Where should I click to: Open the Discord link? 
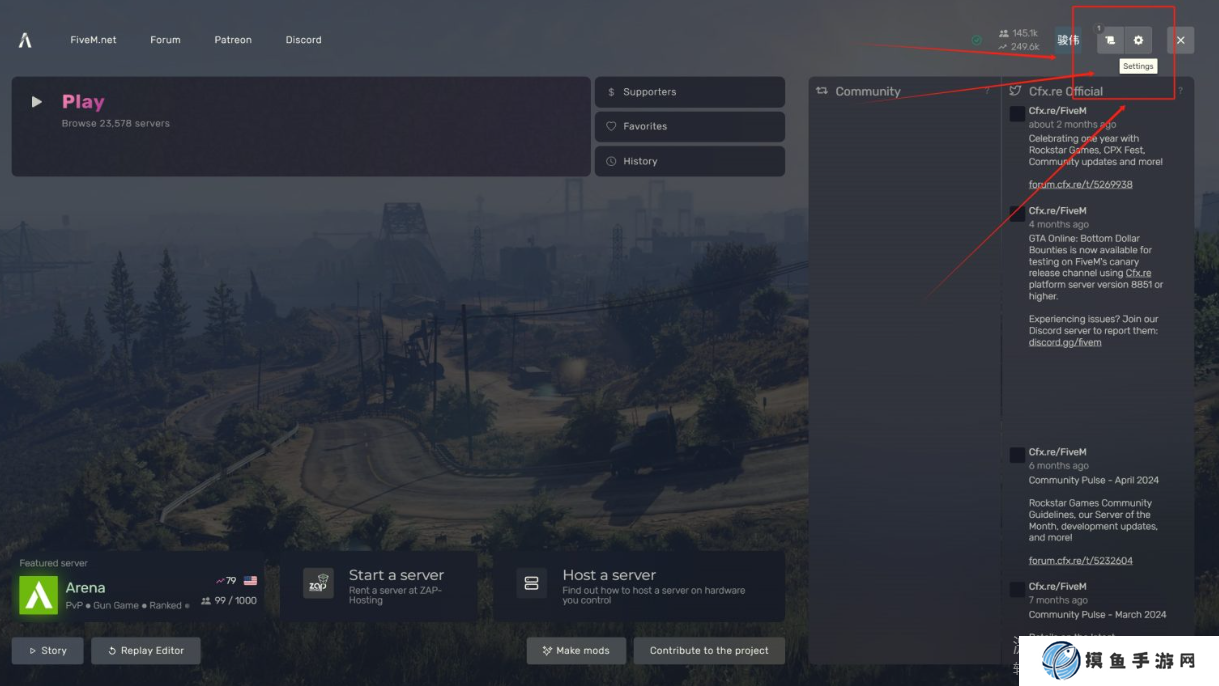[303, 40]
